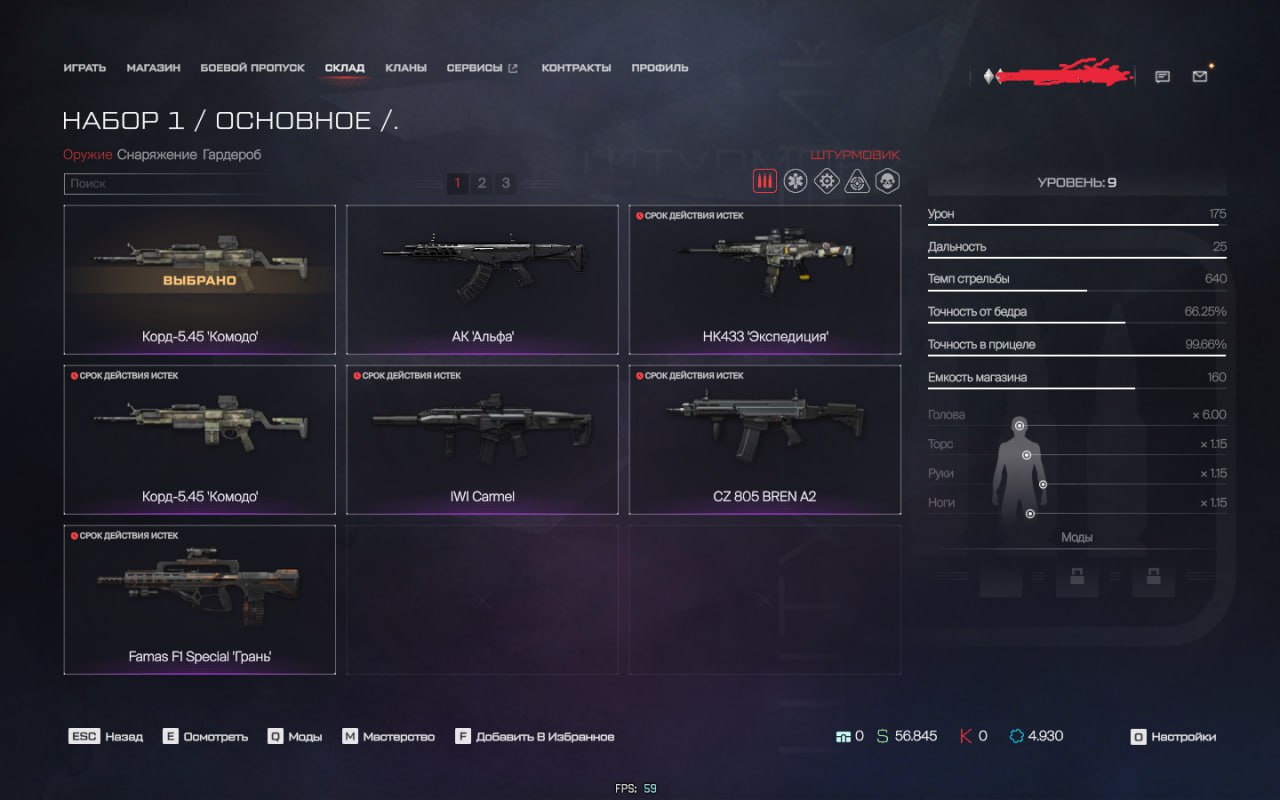Select the Кланы menu entry
The height and width of the screenshot is (800, 1280).
406,68
